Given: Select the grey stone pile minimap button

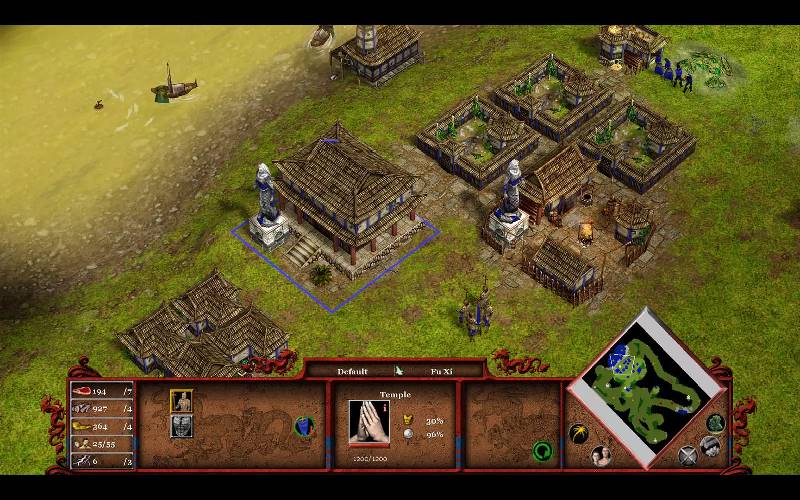Looking at the screenshot, I should tap(710, 445).
